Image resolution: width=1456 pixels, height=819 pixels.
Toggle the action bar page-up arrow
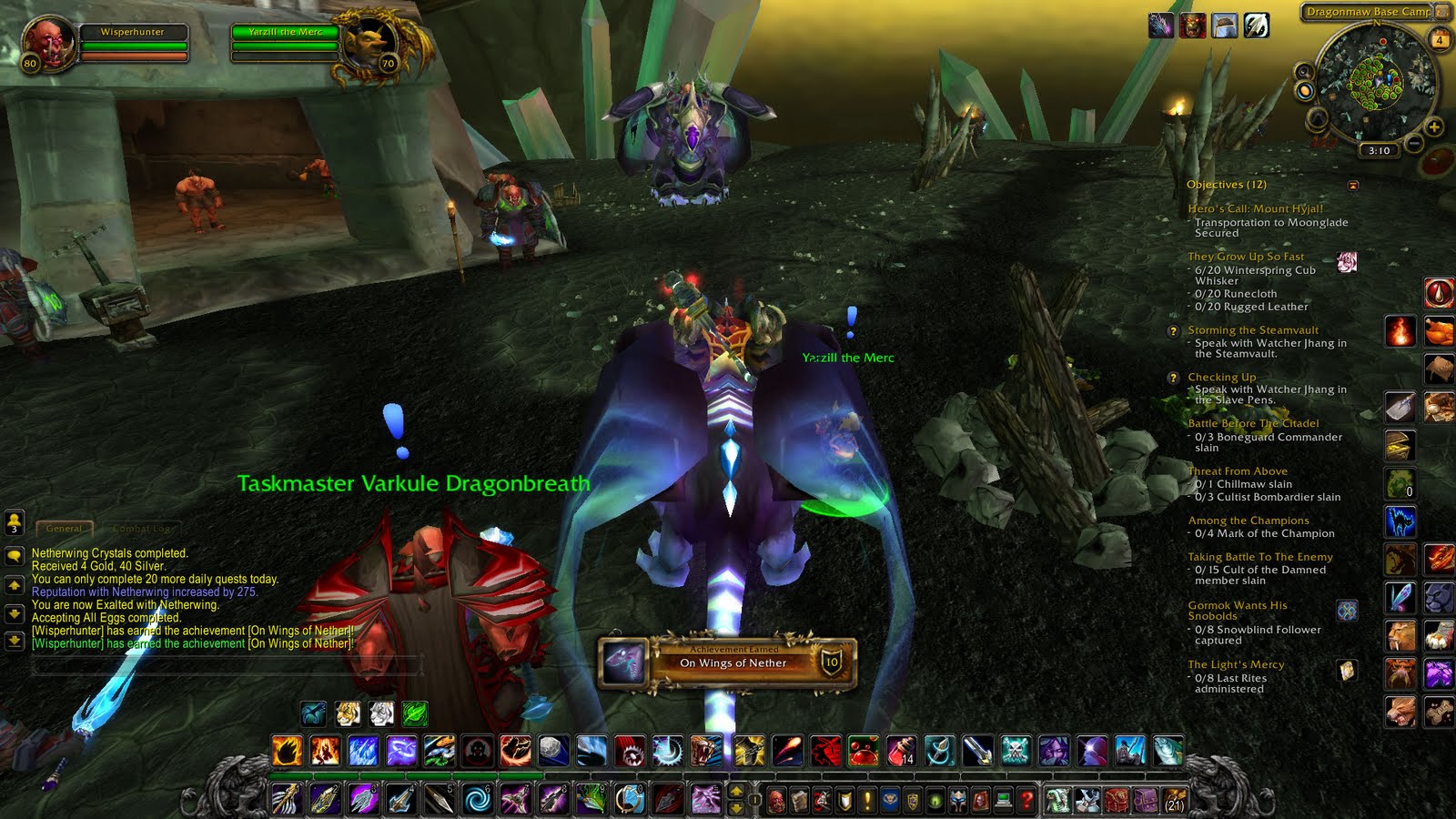tap(736, 792)
